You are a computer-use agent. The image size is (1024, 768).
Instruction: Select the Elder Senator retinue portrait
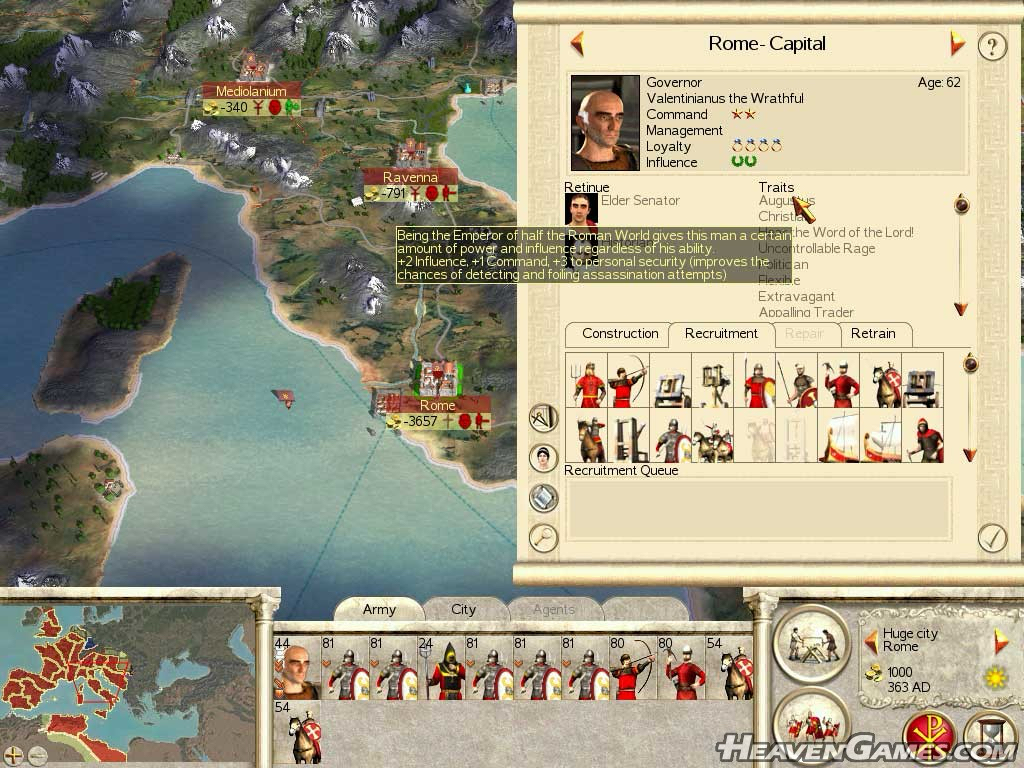[581, 209]
